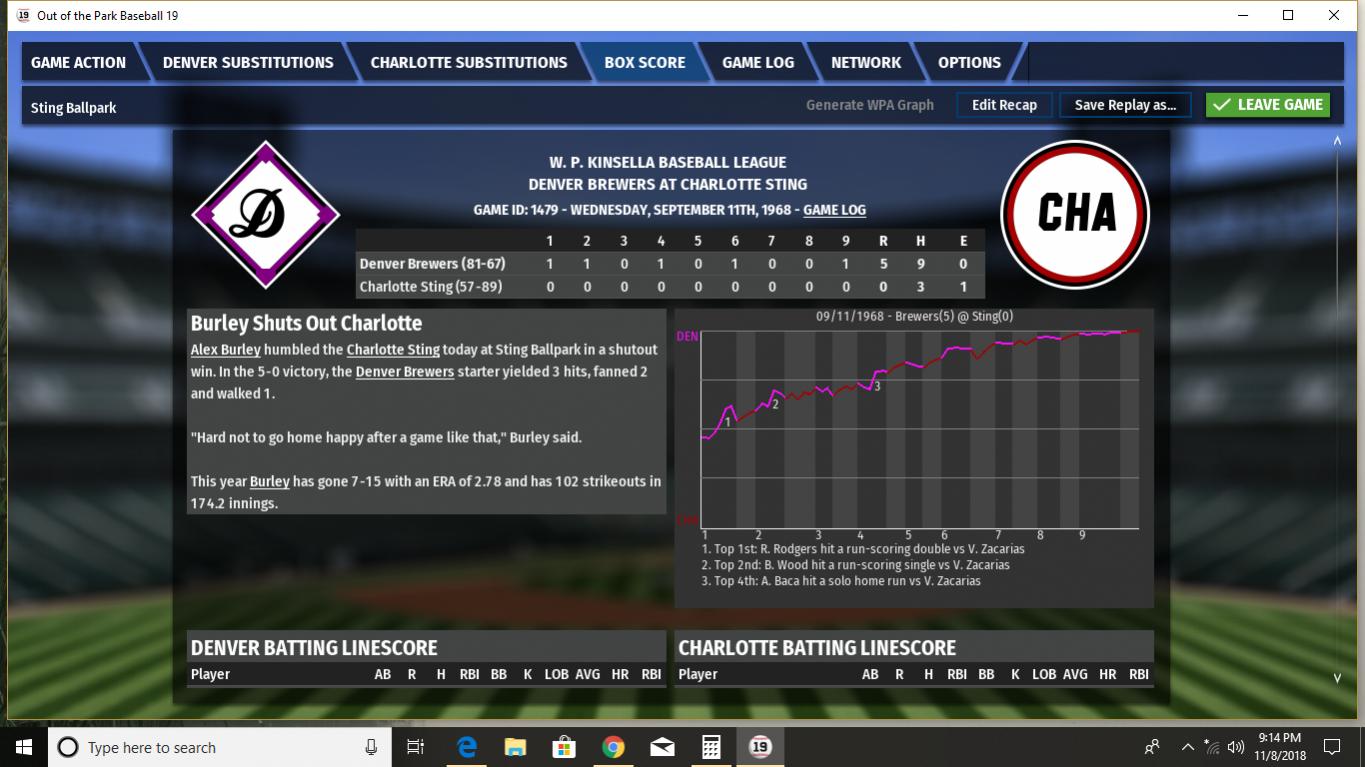1365x767 pixels.
Task: Follow the GAME LOG link under the header
Action: click(834, 210)
